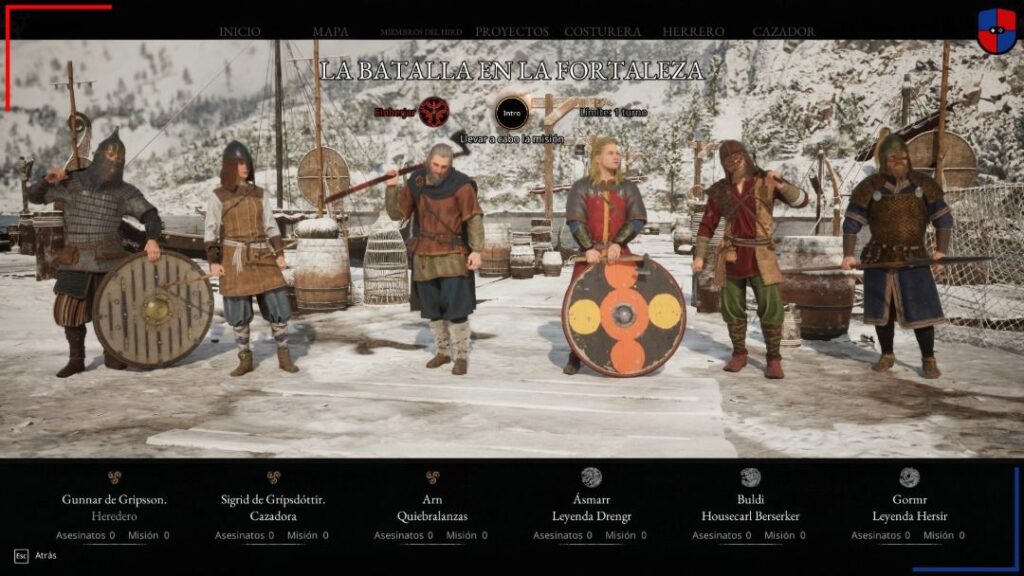Click the red and blue shield emblem
The image size is (1024, 576).
[996, 30]
